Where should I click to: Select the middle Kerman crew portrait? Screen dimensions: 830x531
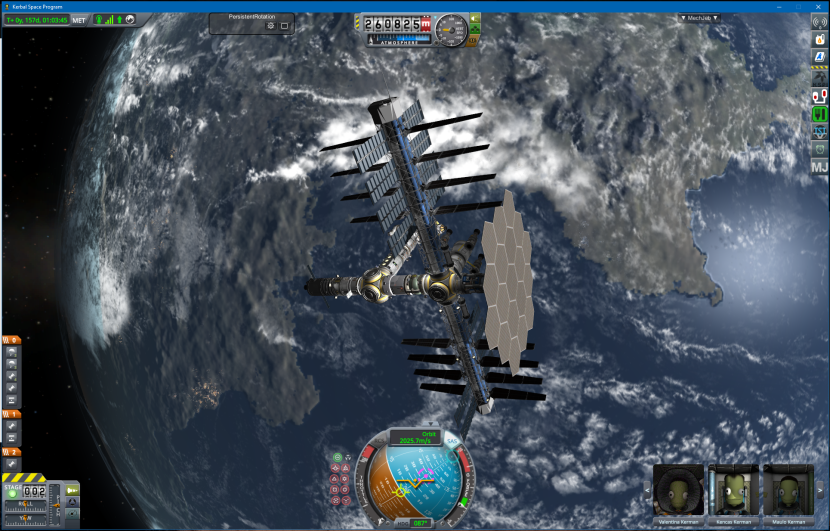pyautogui.click(x=732, y=491)
